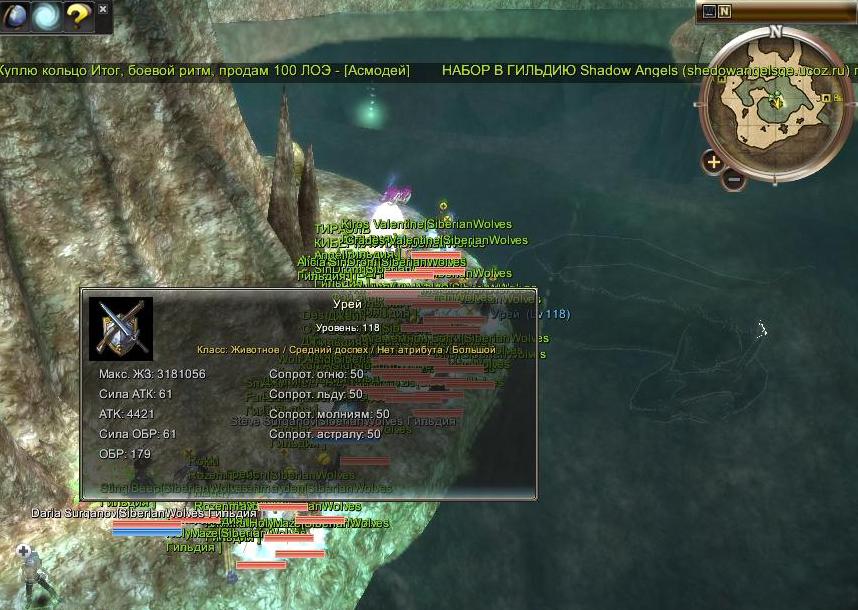Click the small plus icon near character

point(23,551)
